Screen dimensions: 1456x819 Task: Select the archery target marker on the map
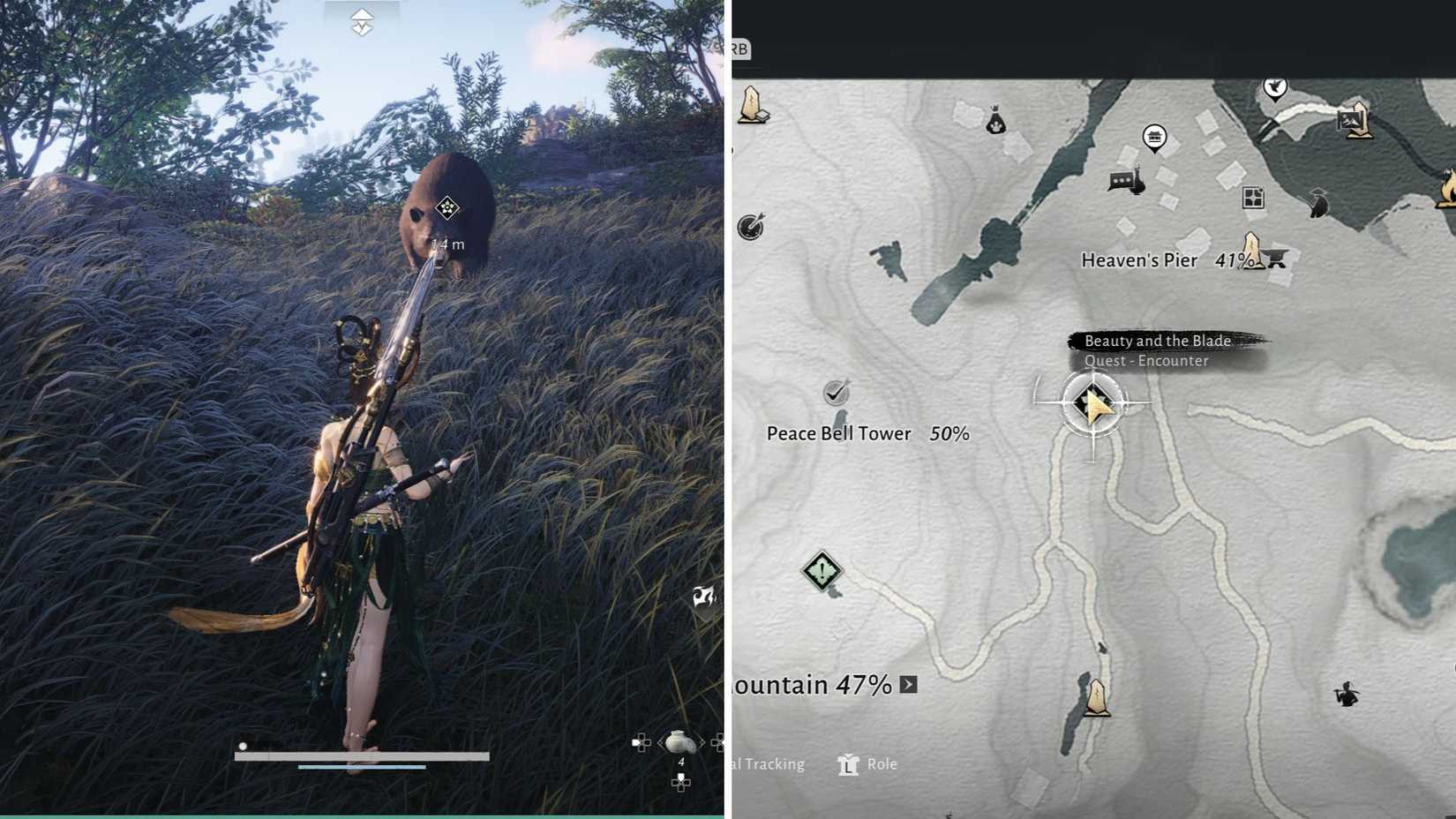(748, 229)
